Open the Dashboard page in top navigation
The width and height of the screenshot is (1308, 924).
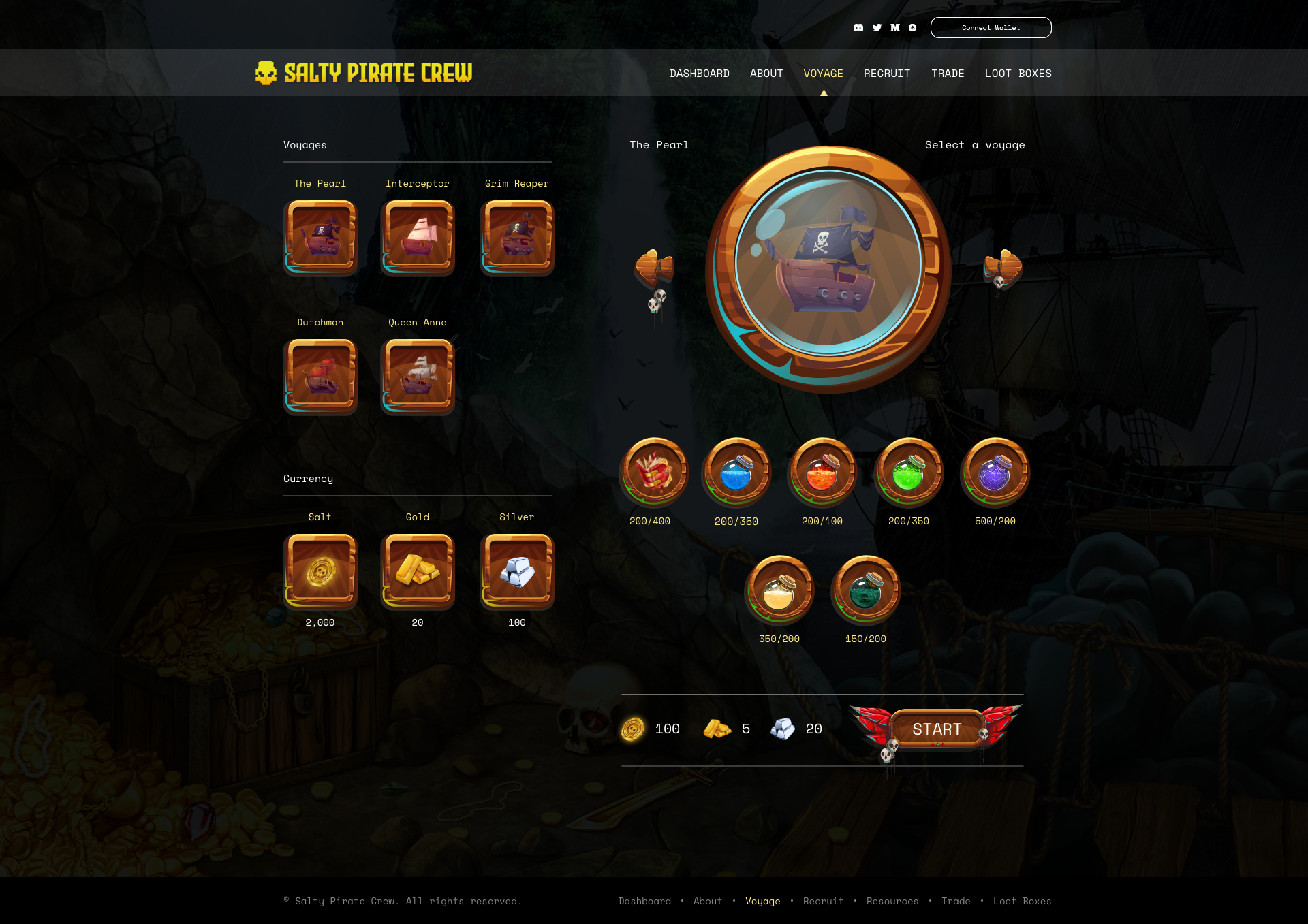699,74
